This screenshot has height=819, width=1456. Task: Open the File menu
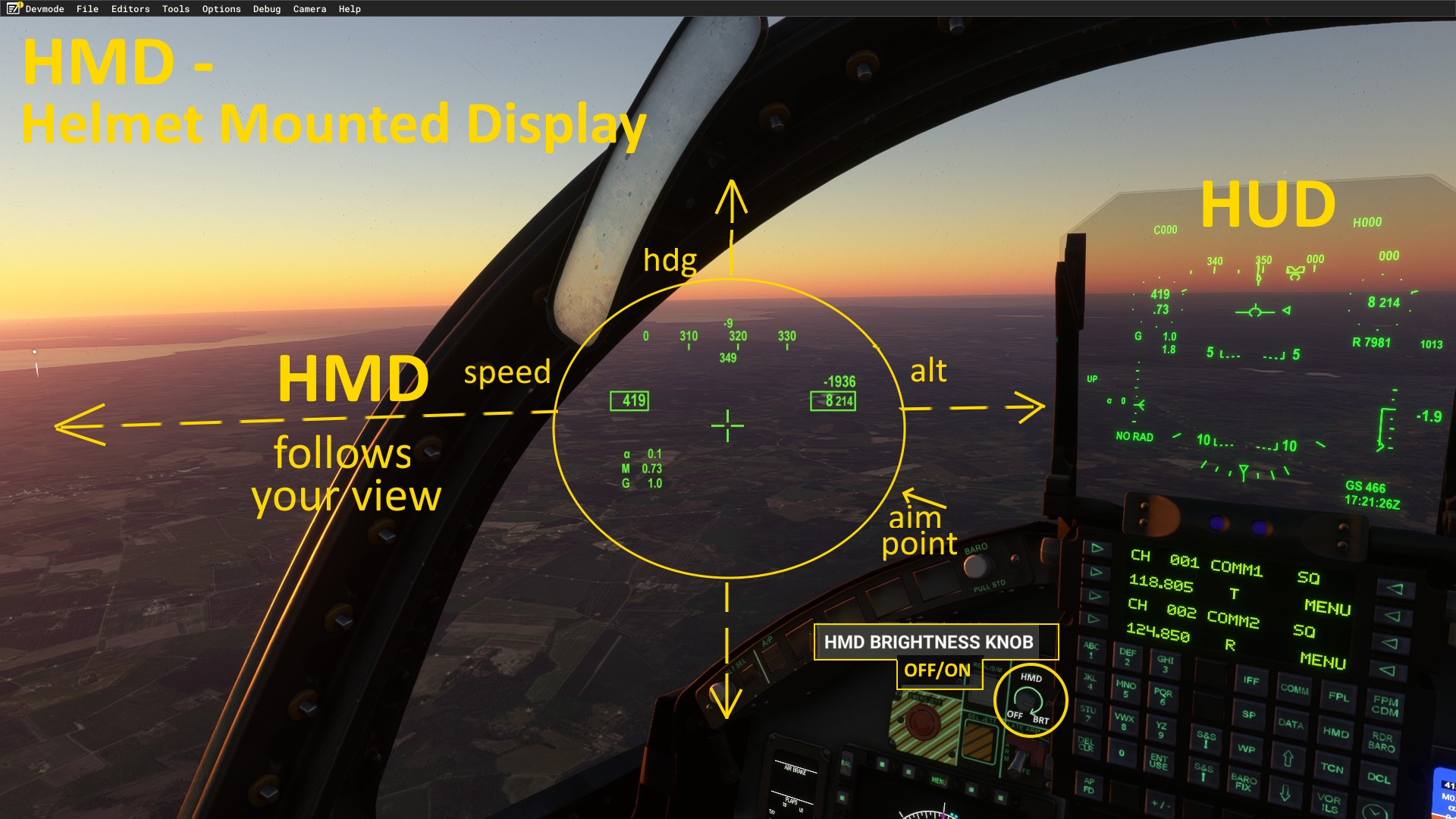87,9
